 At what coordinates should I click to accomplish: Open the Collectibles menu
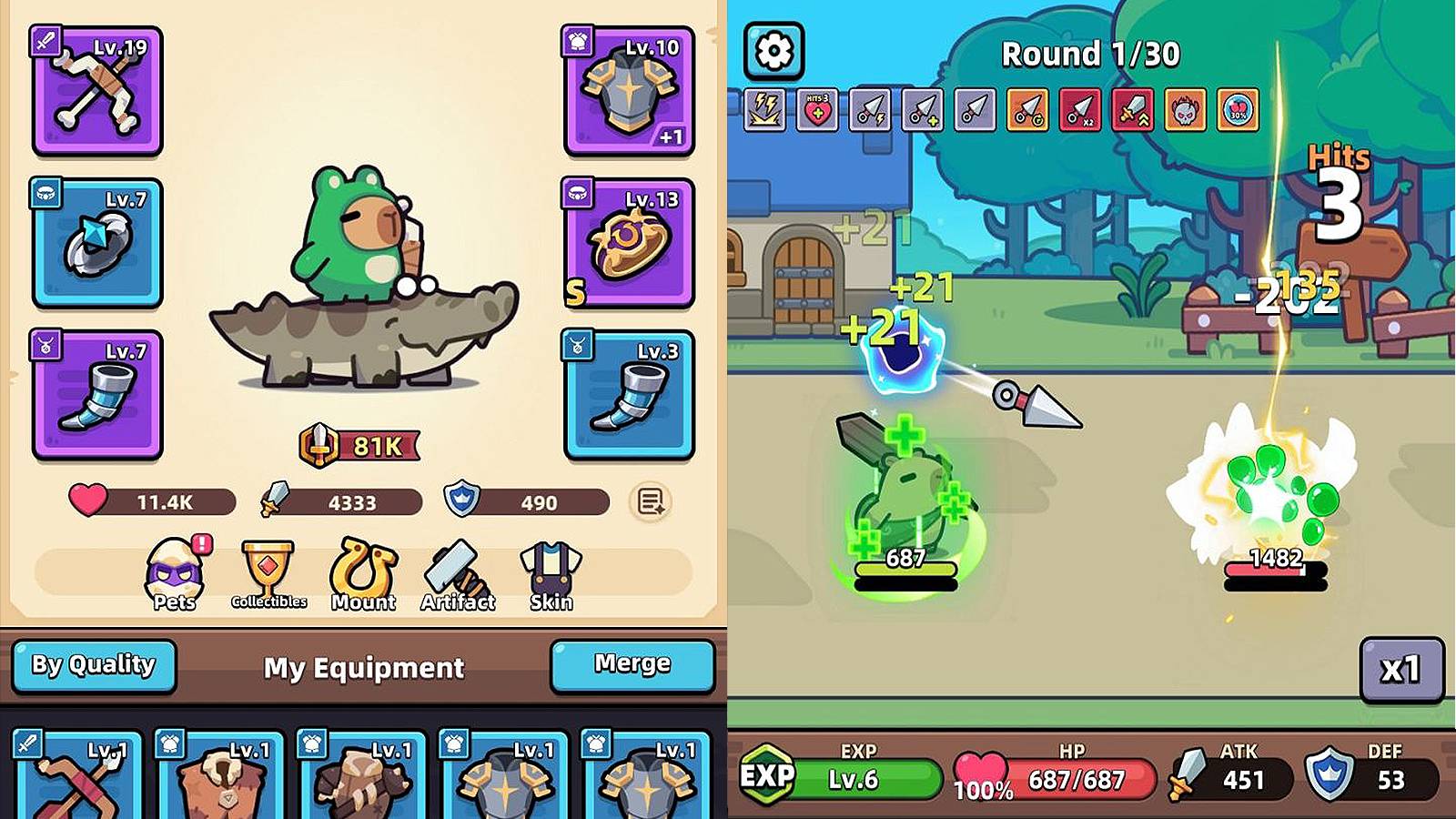click(x=268, y=575)
